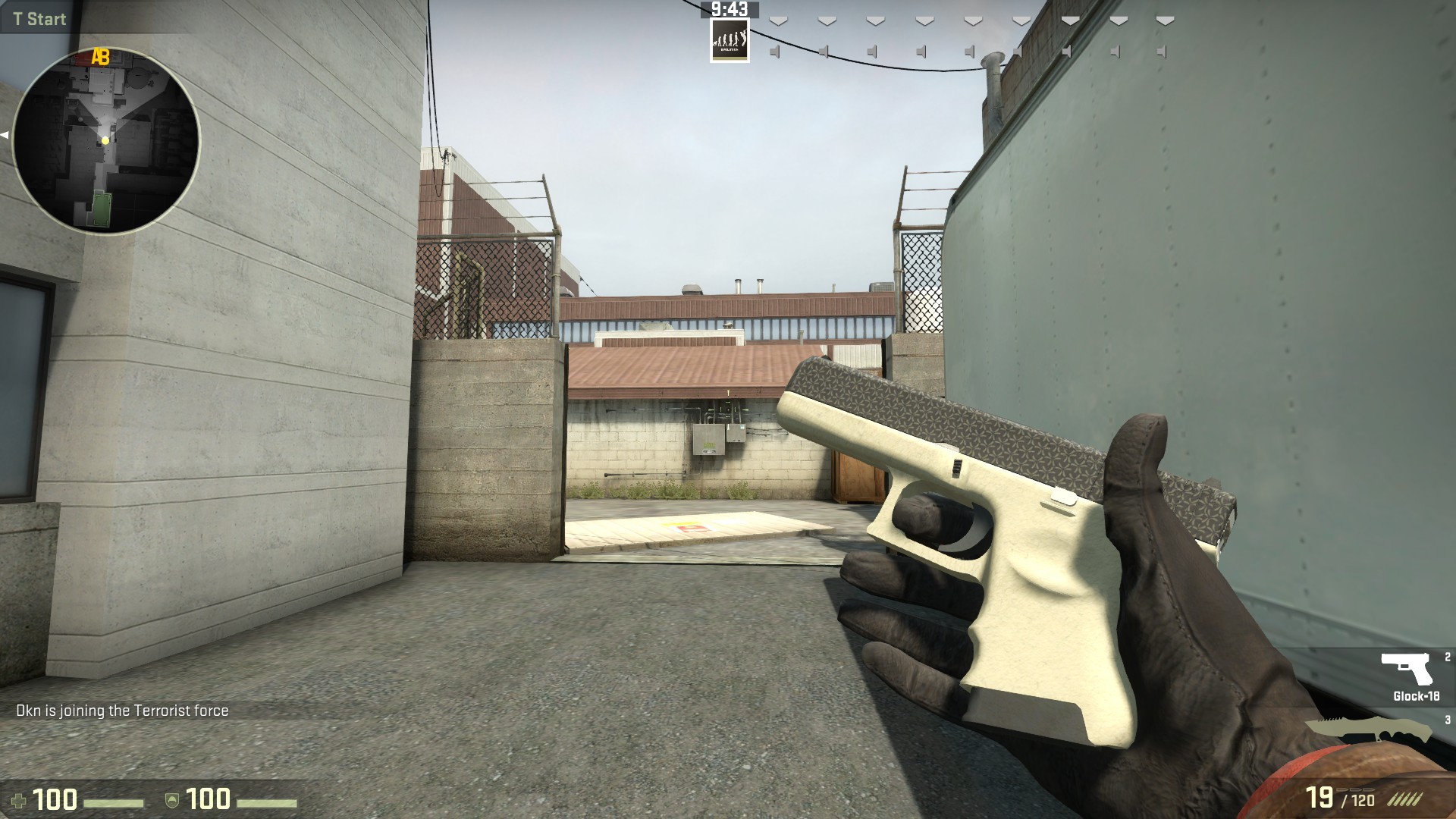Mute the last player speaker icon

(x=1161, y=52)
